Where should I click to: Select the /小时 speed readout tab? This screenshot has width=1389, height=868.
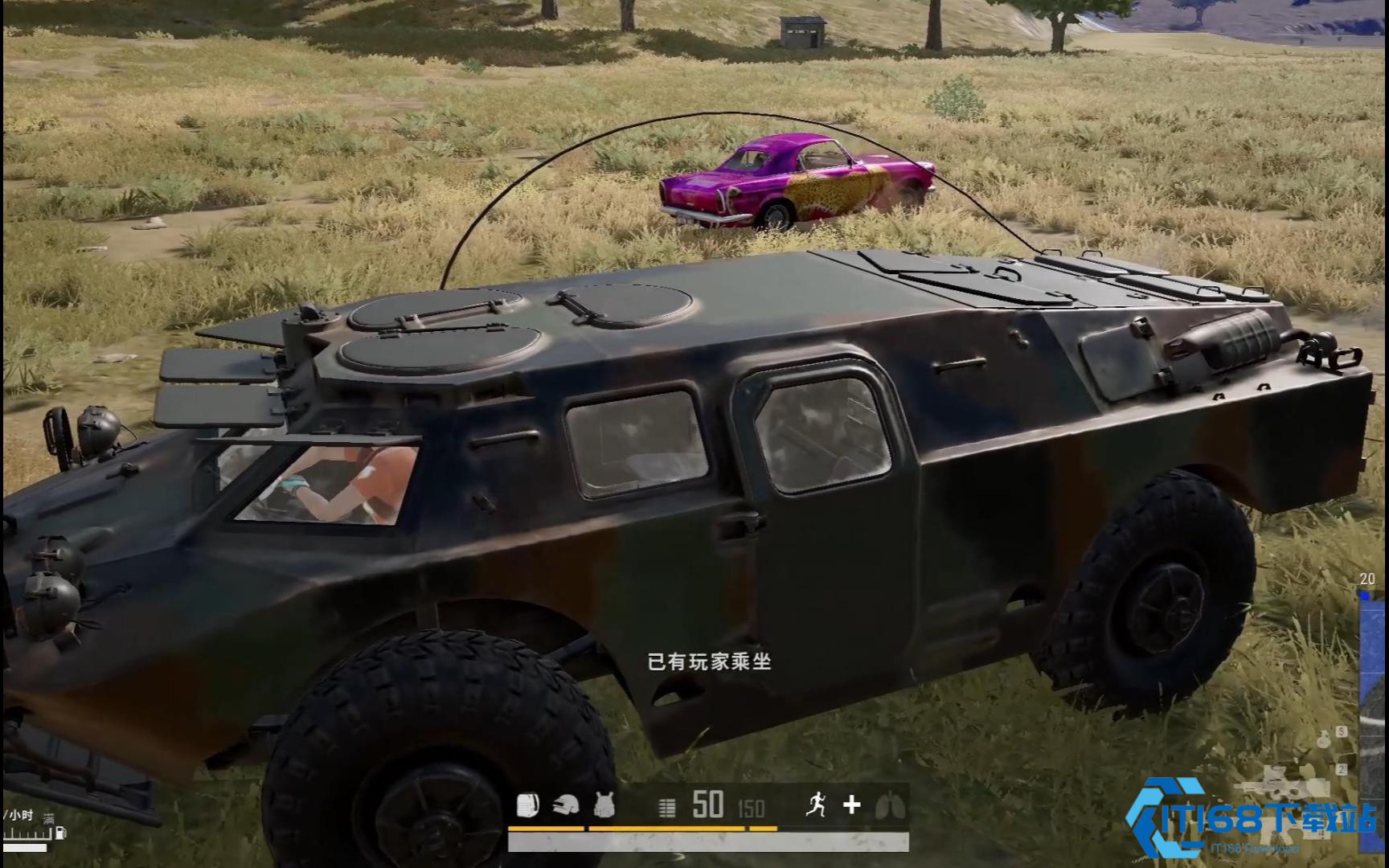coord(17,816)
